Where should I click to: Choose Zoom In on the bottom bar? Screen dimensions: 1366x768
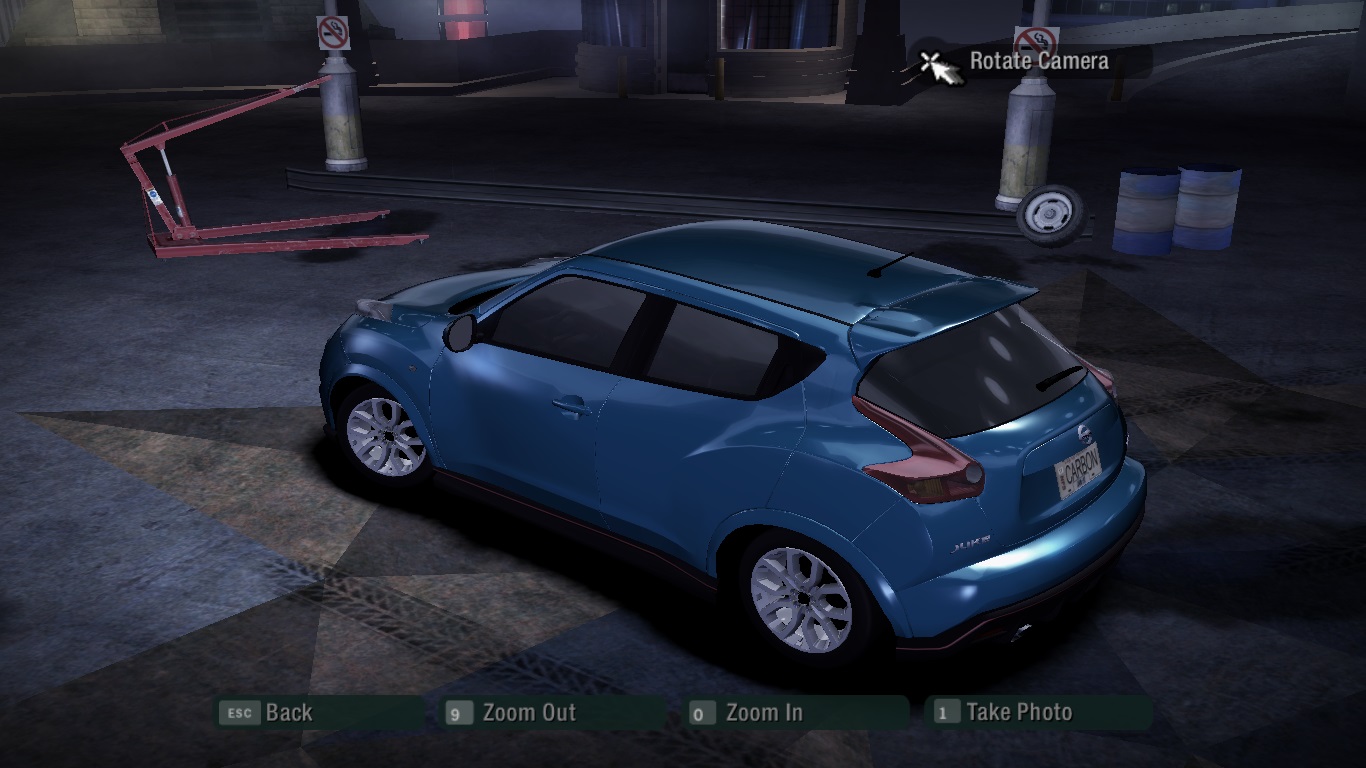click(763, 713)
